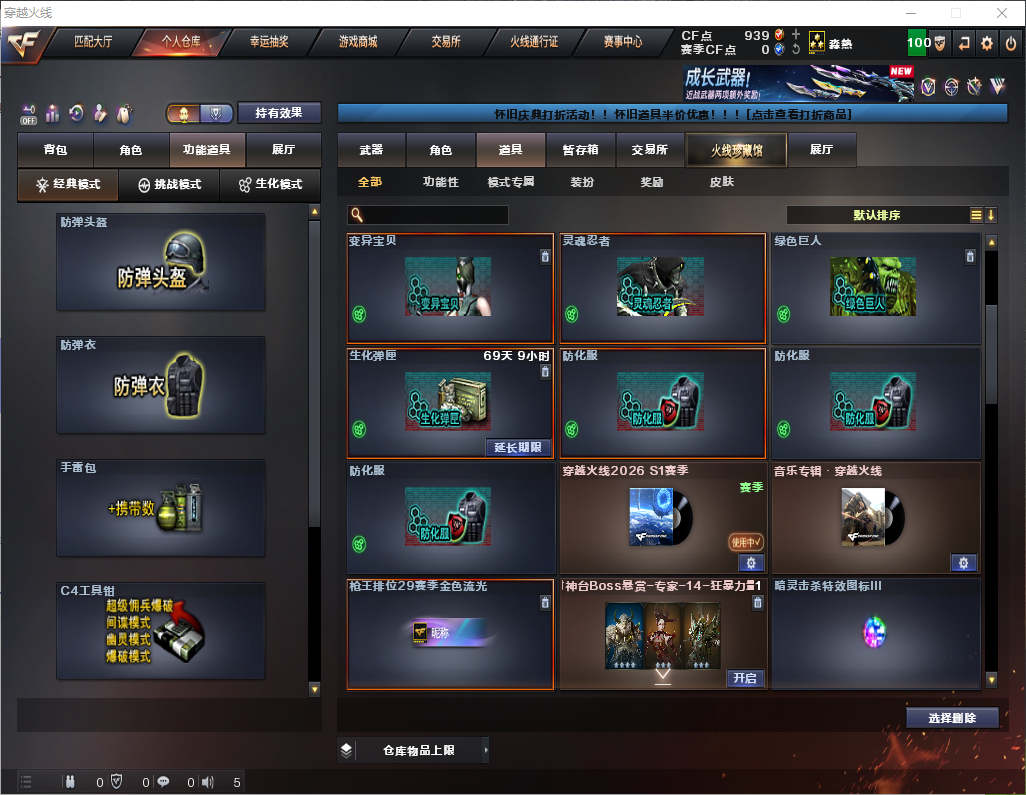Open the 默认排序 sort dropdown
1026x795 pixels.
877,215
